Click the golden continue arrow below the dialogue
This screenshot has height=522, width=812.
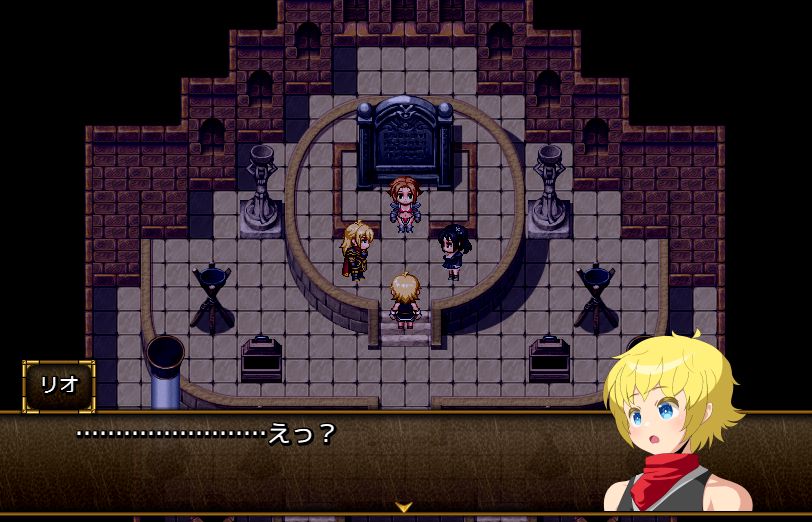click(403, 508)
